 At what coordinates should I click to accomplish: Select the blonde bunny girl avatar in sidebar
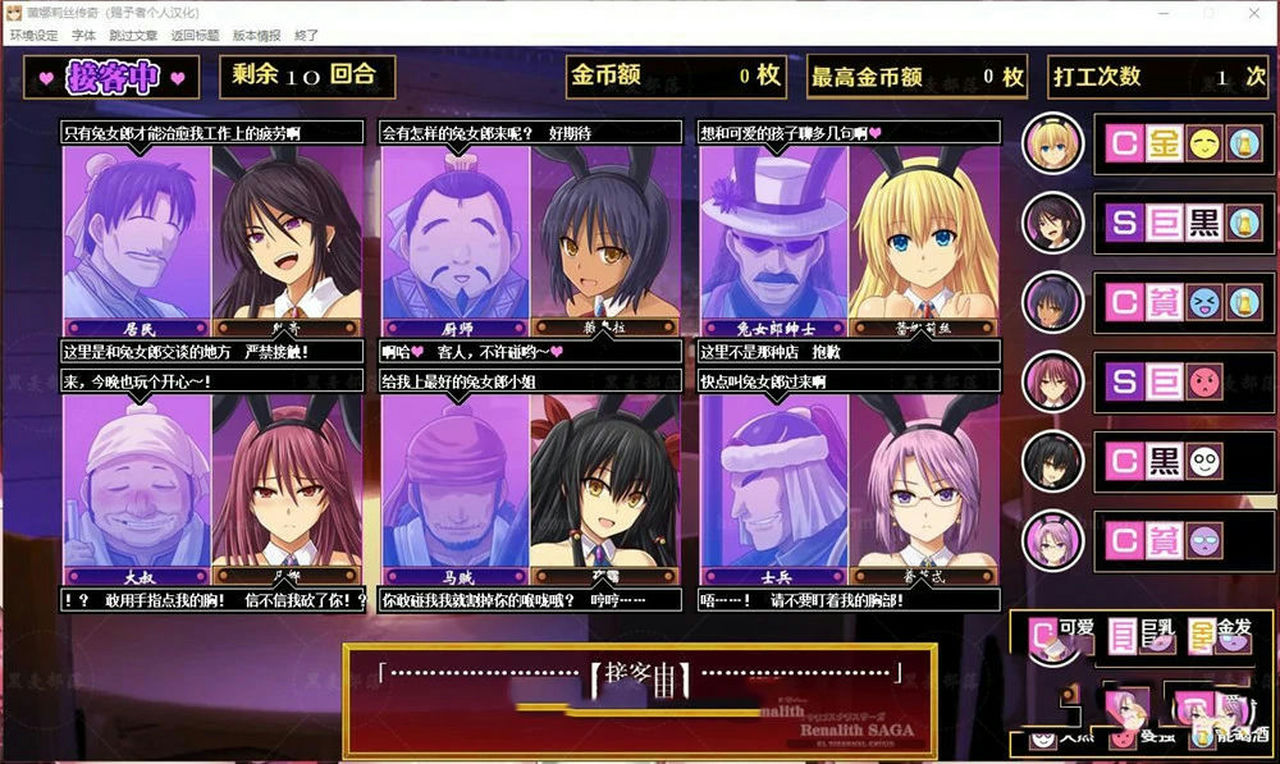[x=1053, y=145]
